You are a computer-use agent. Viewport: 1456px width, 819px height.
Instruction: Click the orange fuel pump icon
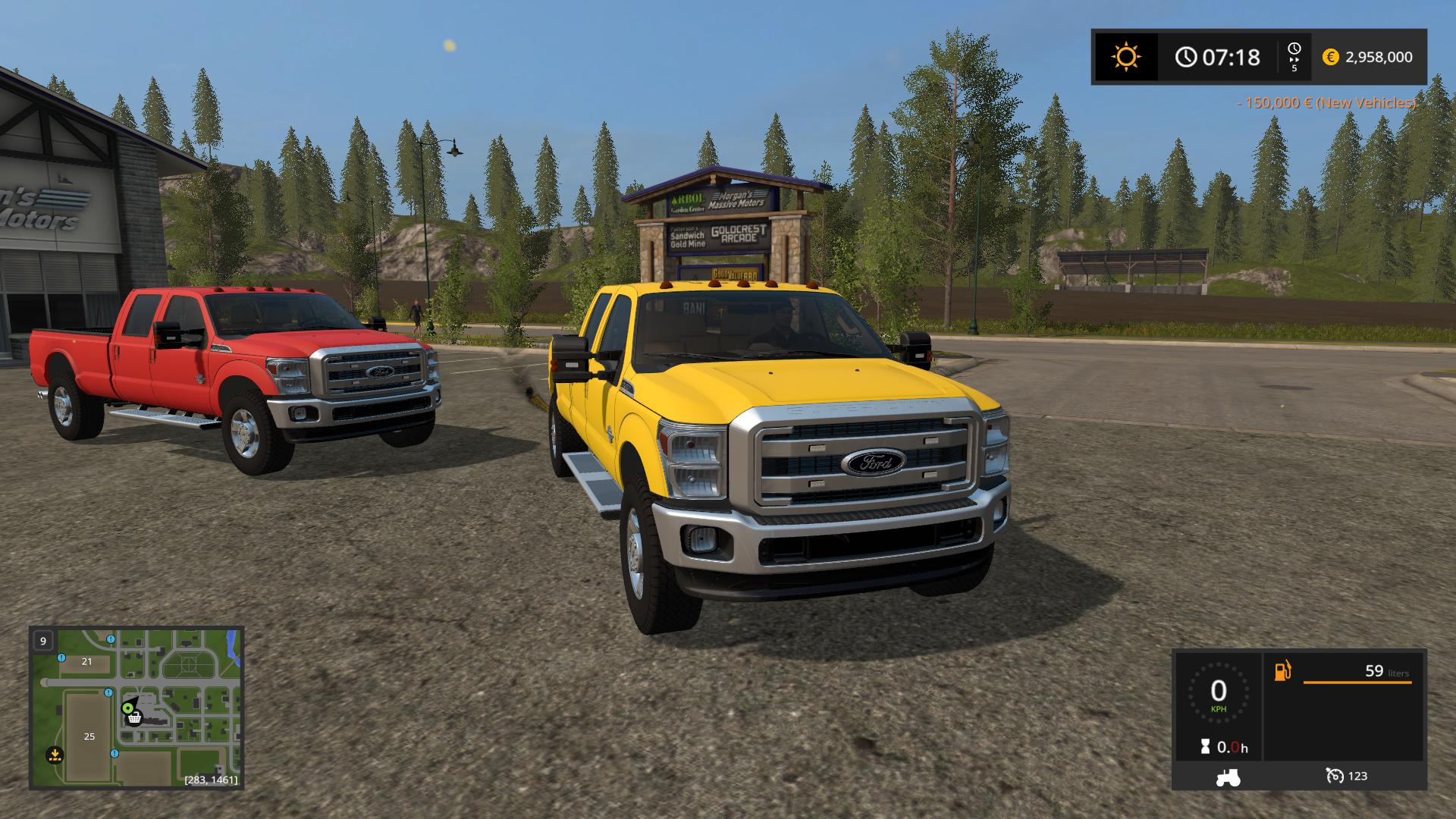tap(1282, 671)
